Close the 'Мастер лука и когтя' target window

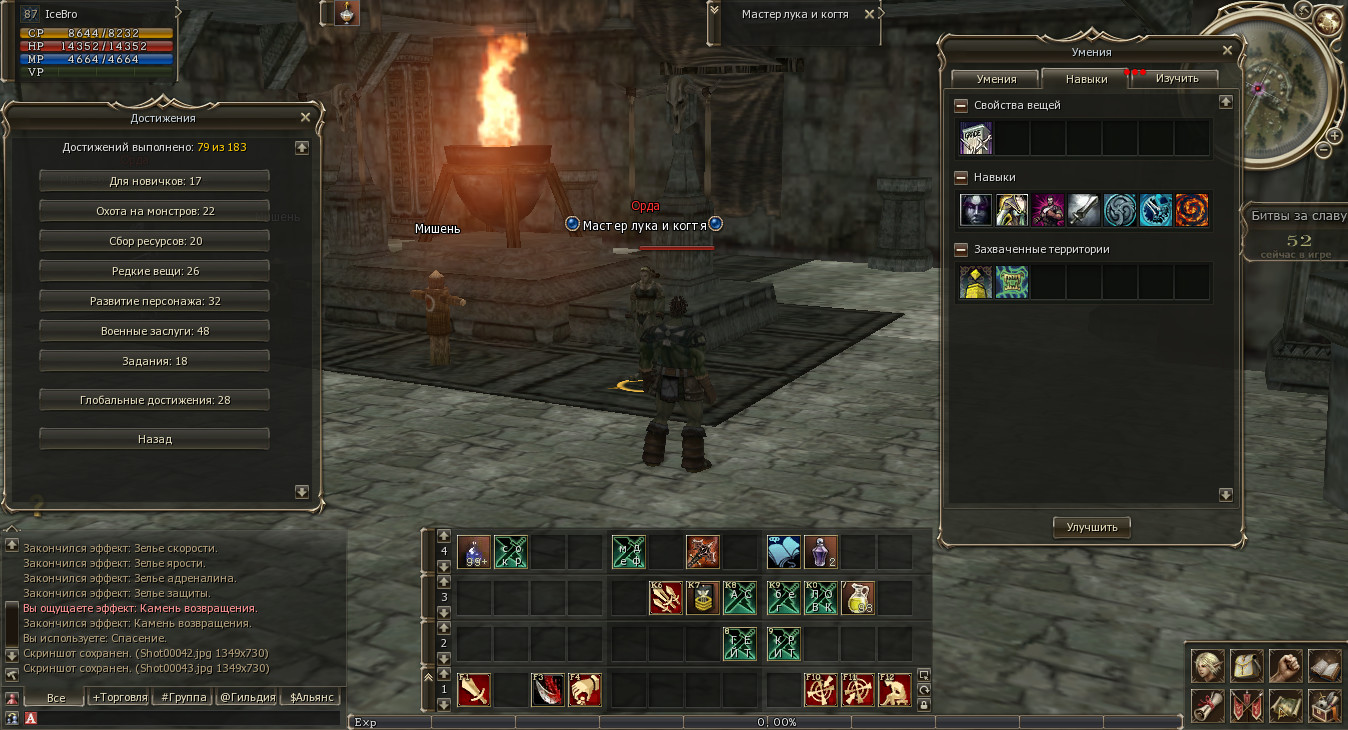(869, 15)
